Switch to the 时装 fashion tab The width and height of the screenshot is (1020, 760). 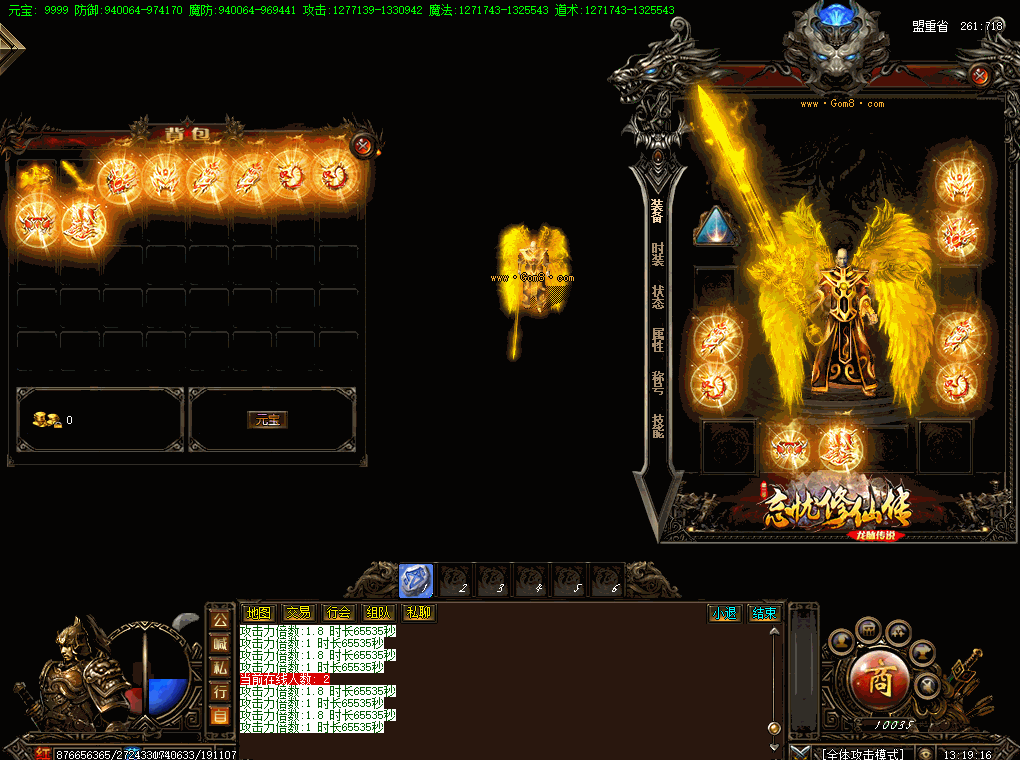(x=657, y=254)
